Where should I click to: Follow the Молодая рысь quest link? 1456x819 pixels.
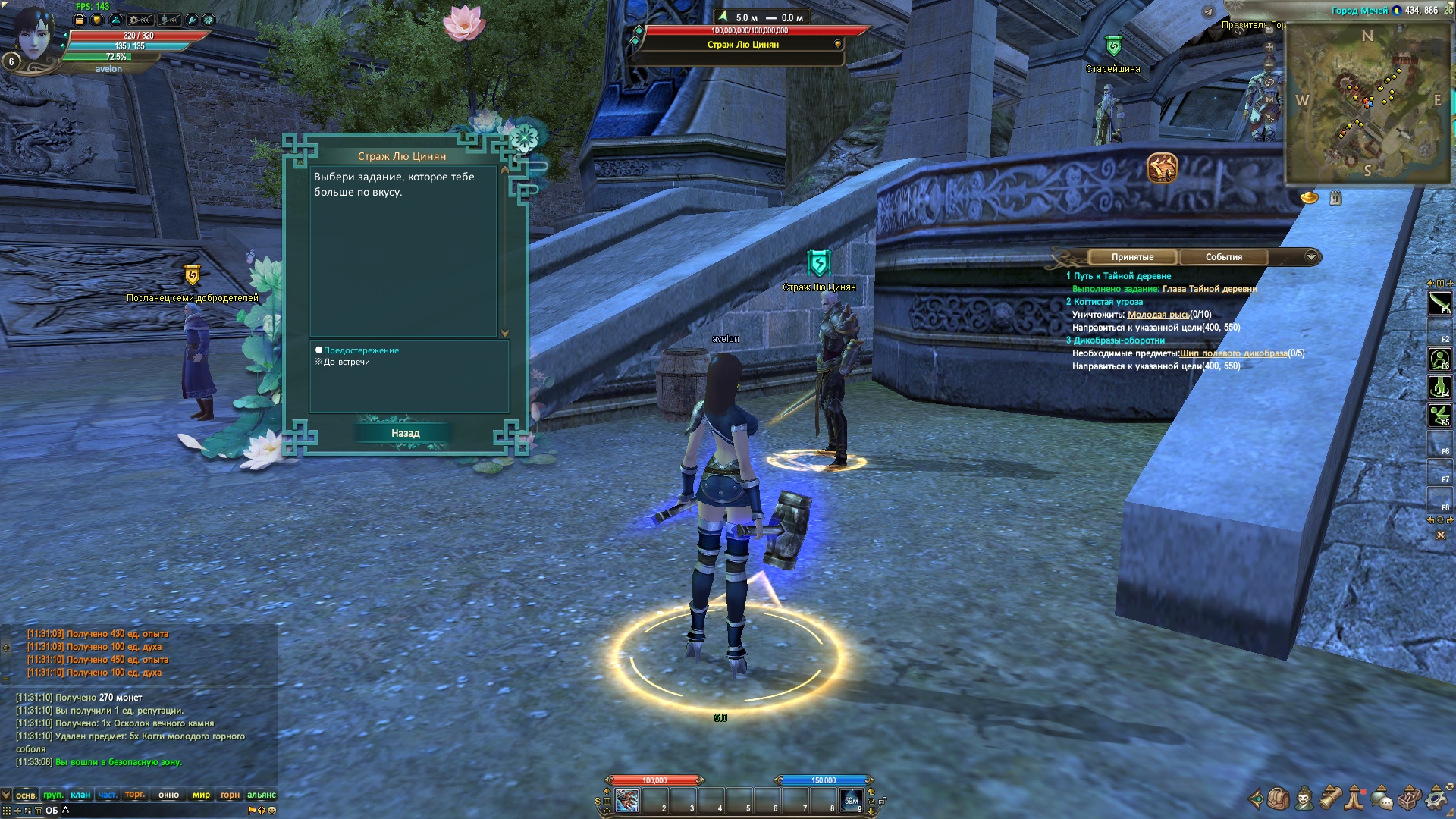coord(1158,315)
